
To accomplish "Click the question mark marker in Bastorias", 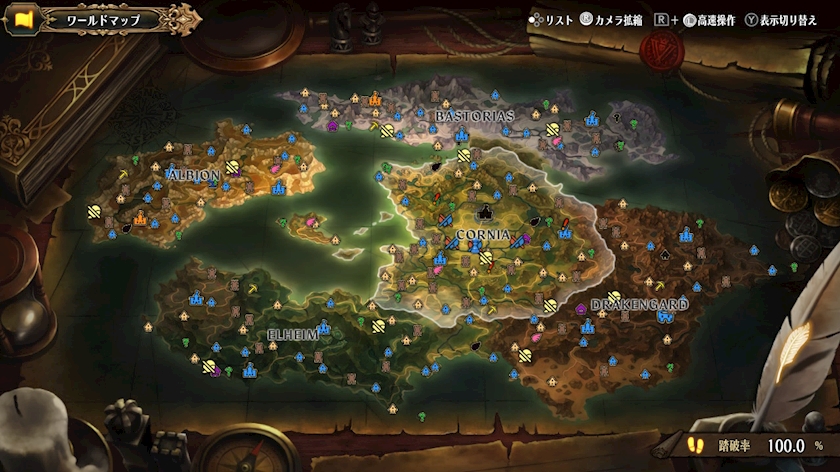I will click(617, 116).
